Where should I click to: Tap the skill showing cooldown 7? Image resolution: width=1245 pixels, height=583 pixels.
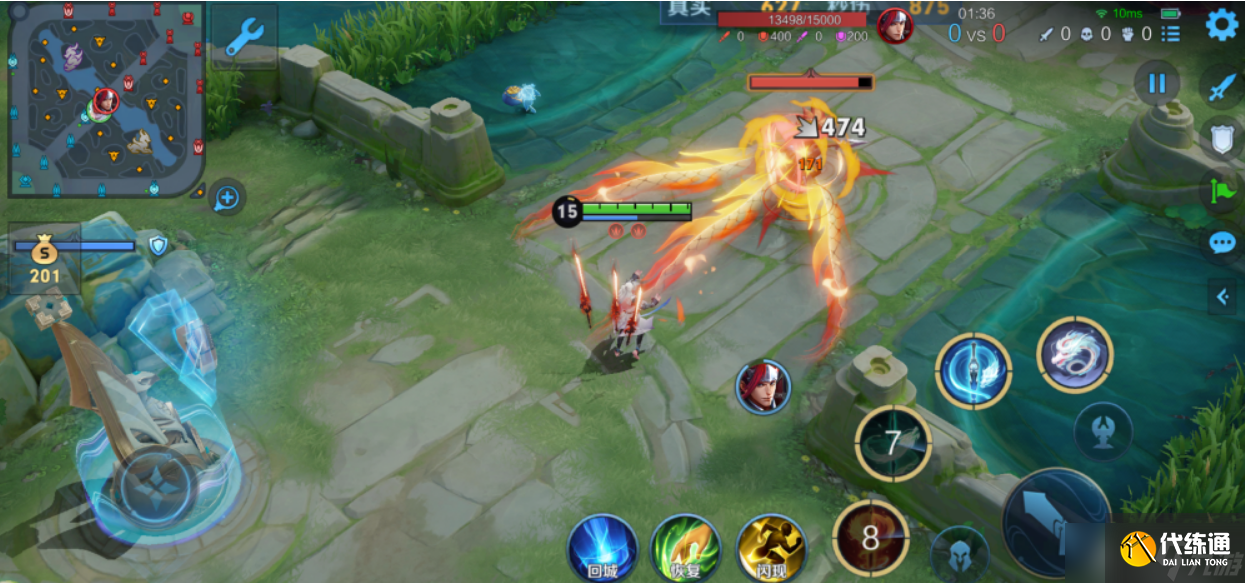[893, 443]
